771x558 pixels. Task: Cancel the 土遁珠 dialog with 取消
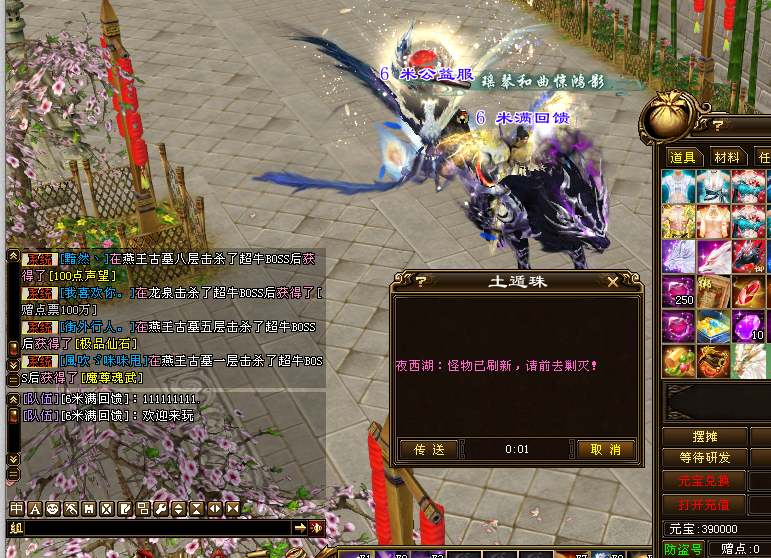[x=606, y=450]
